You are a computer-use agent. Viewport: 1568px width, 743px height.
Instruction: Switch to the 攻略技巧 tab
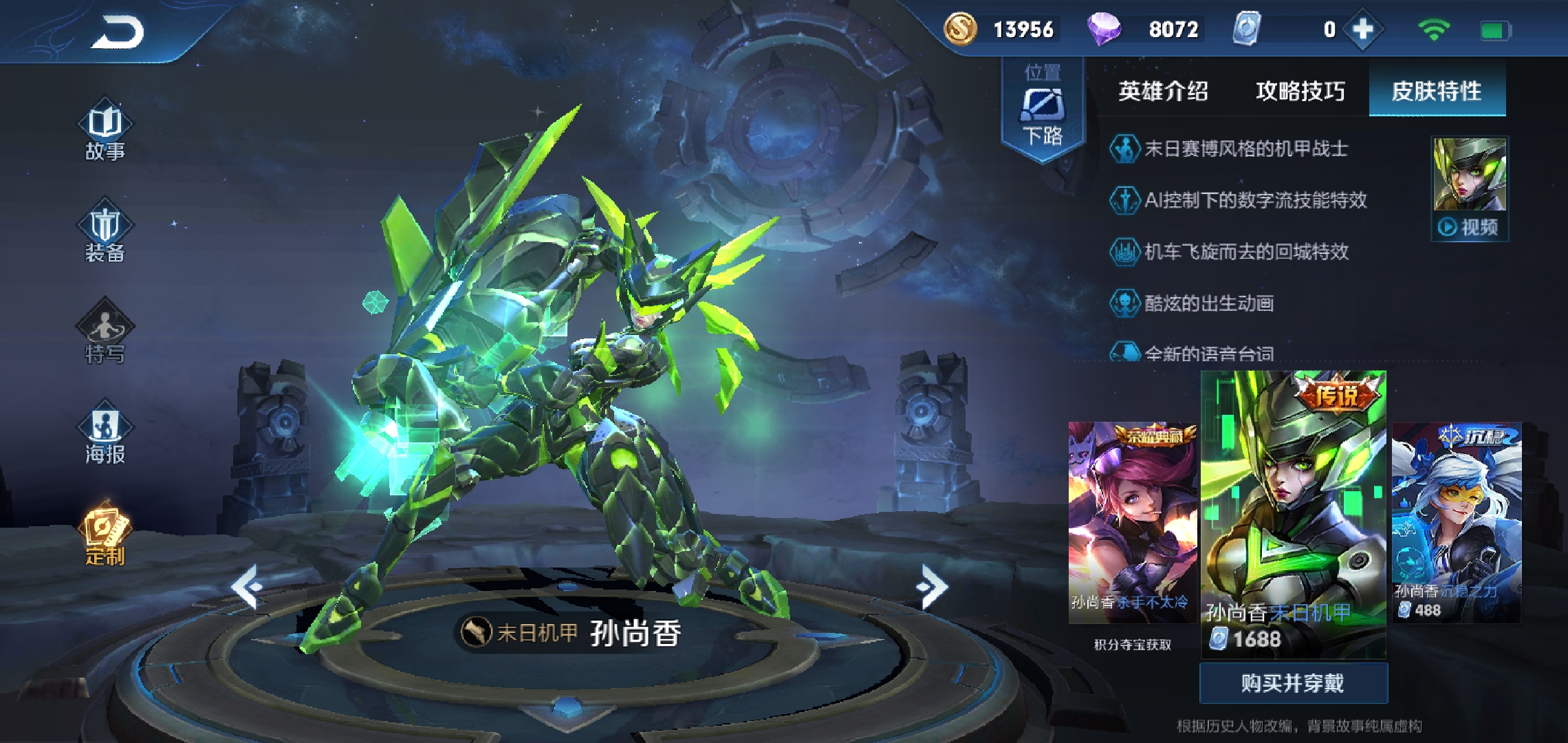(x=1300, y=91)
